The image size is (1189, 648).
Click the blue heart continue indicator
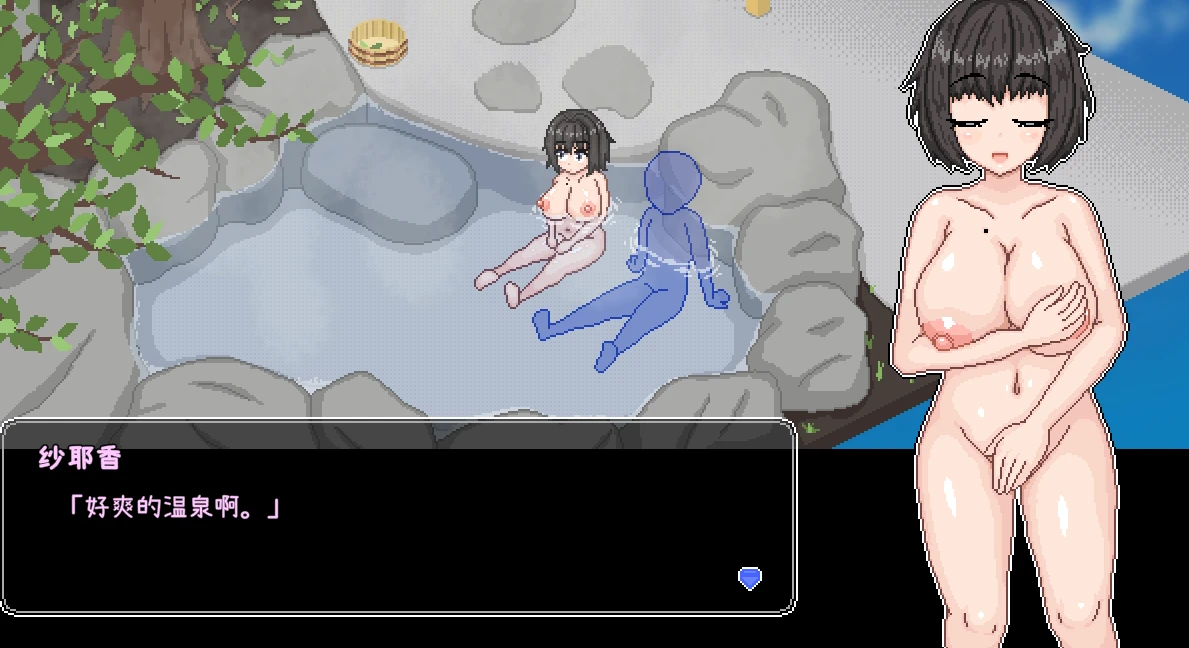coord(749,577)
